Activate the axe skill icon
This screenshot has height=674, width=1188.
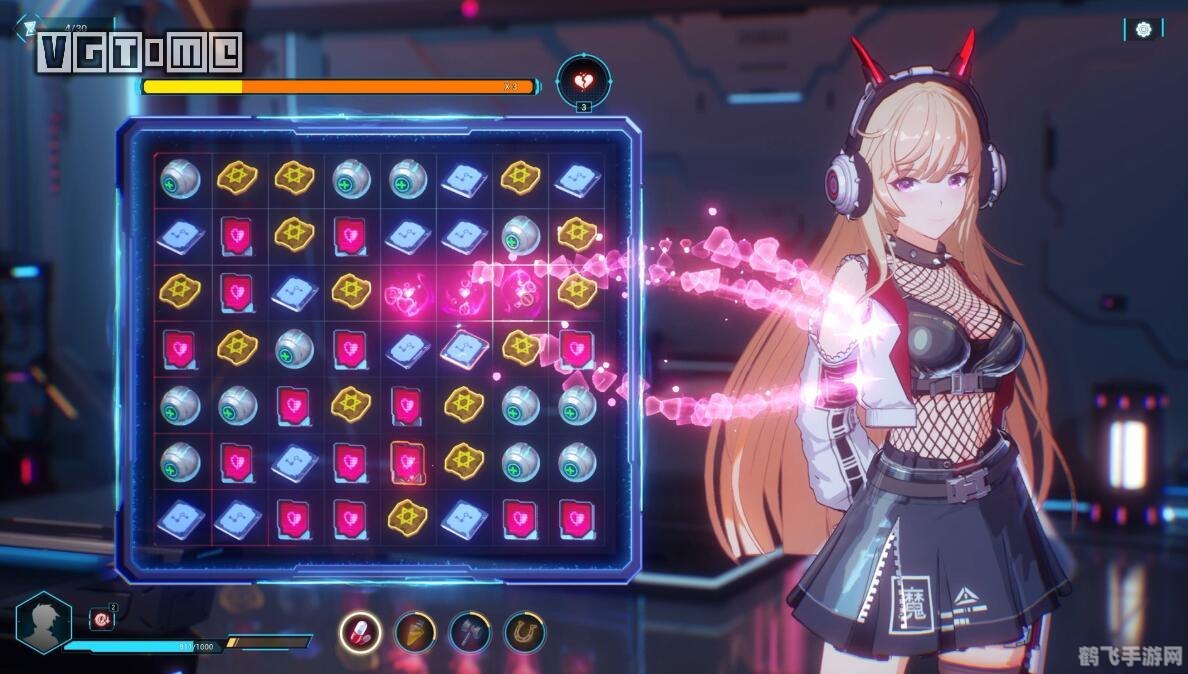coord(469,631)
